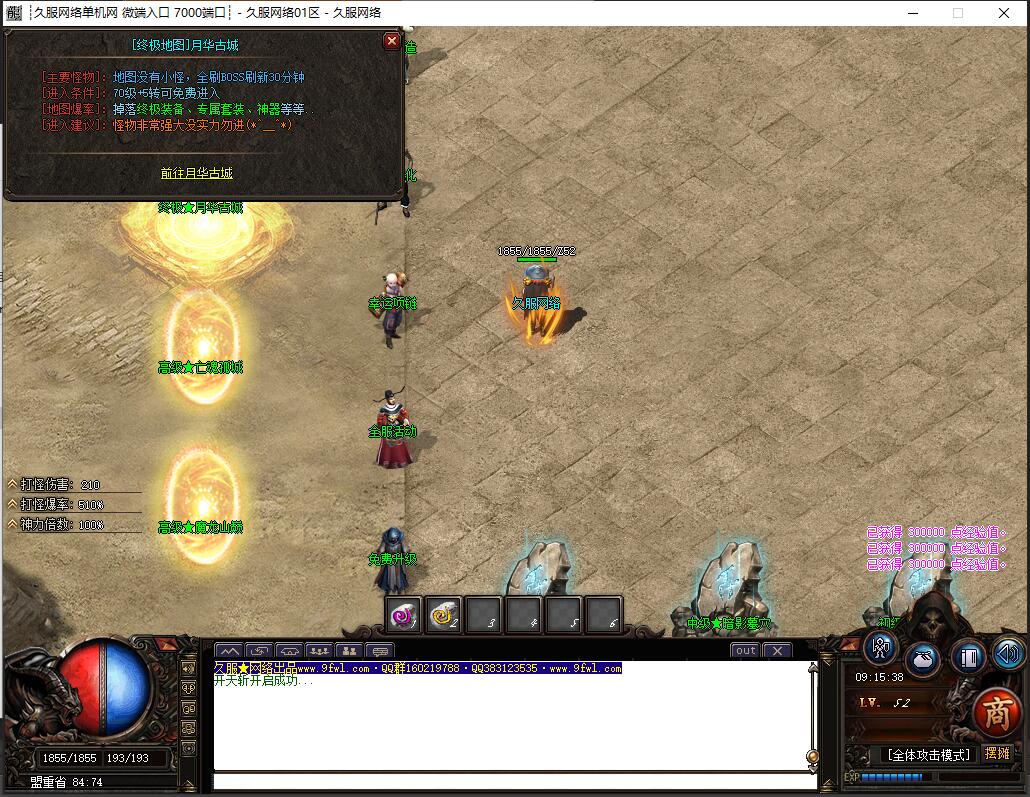Click the 神力倍数 stat arrow

coord(12,524)
